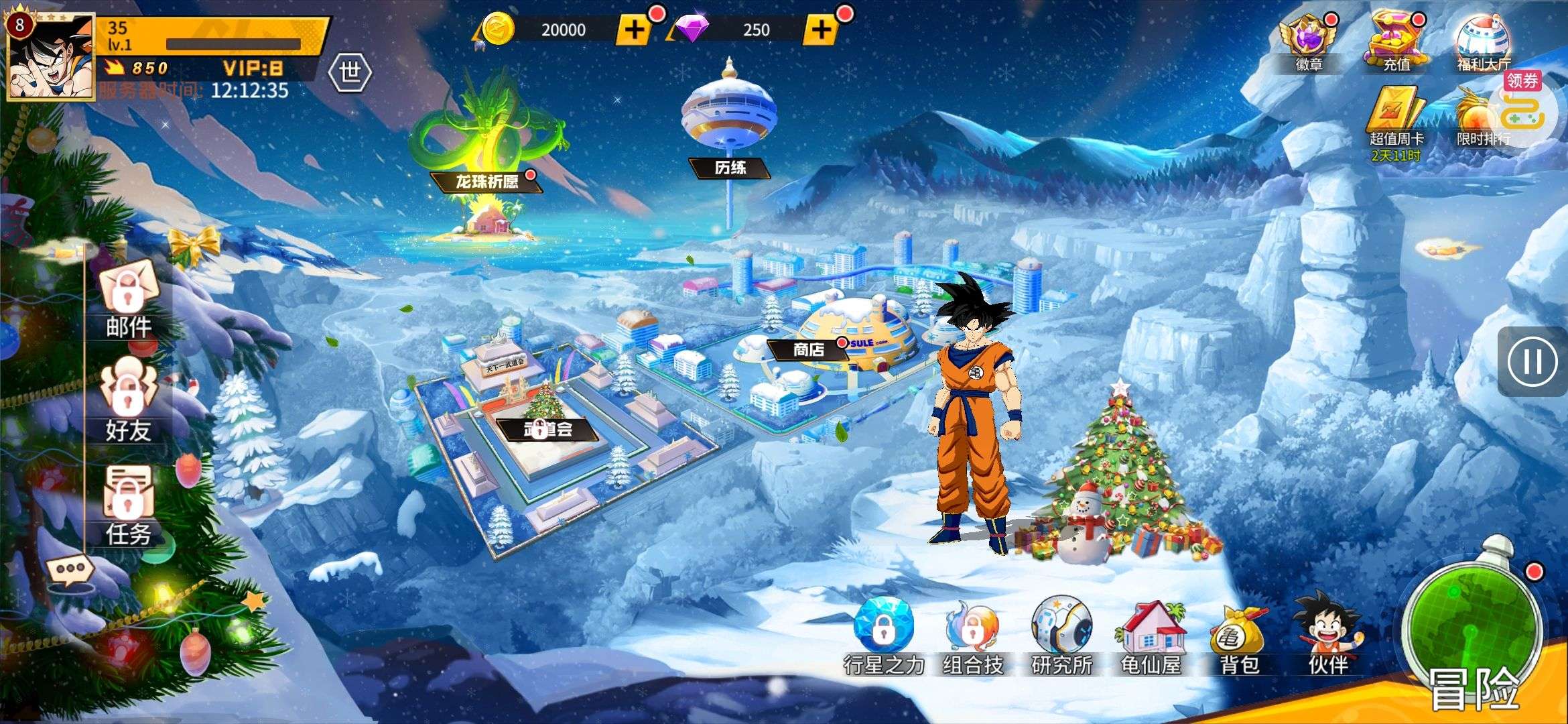Click the pause overlay button
The height and width of the screenshot is (724, 1568).
pos(1532,362)
